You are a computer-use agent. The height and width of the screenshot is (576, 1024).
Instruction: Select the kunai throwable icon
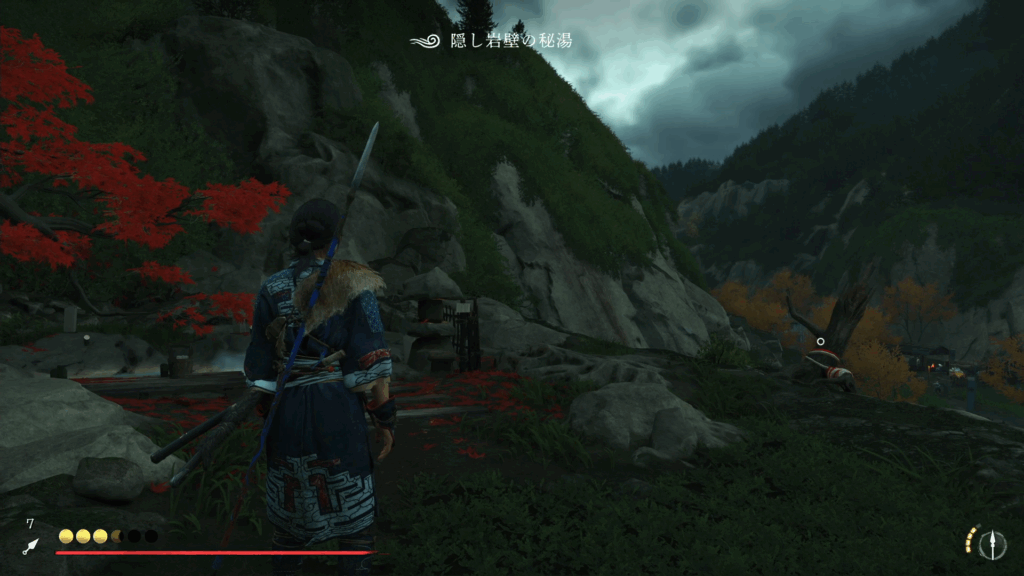click(30, 546)
